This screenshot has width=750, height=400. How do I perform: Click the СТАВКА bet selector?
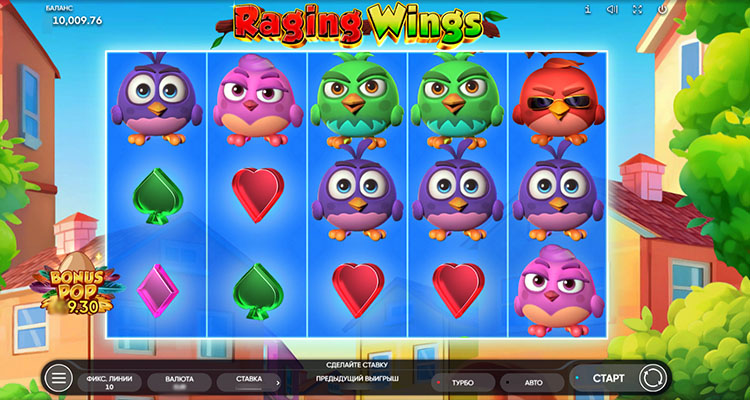pyautogui.click(x=249, y=380)
